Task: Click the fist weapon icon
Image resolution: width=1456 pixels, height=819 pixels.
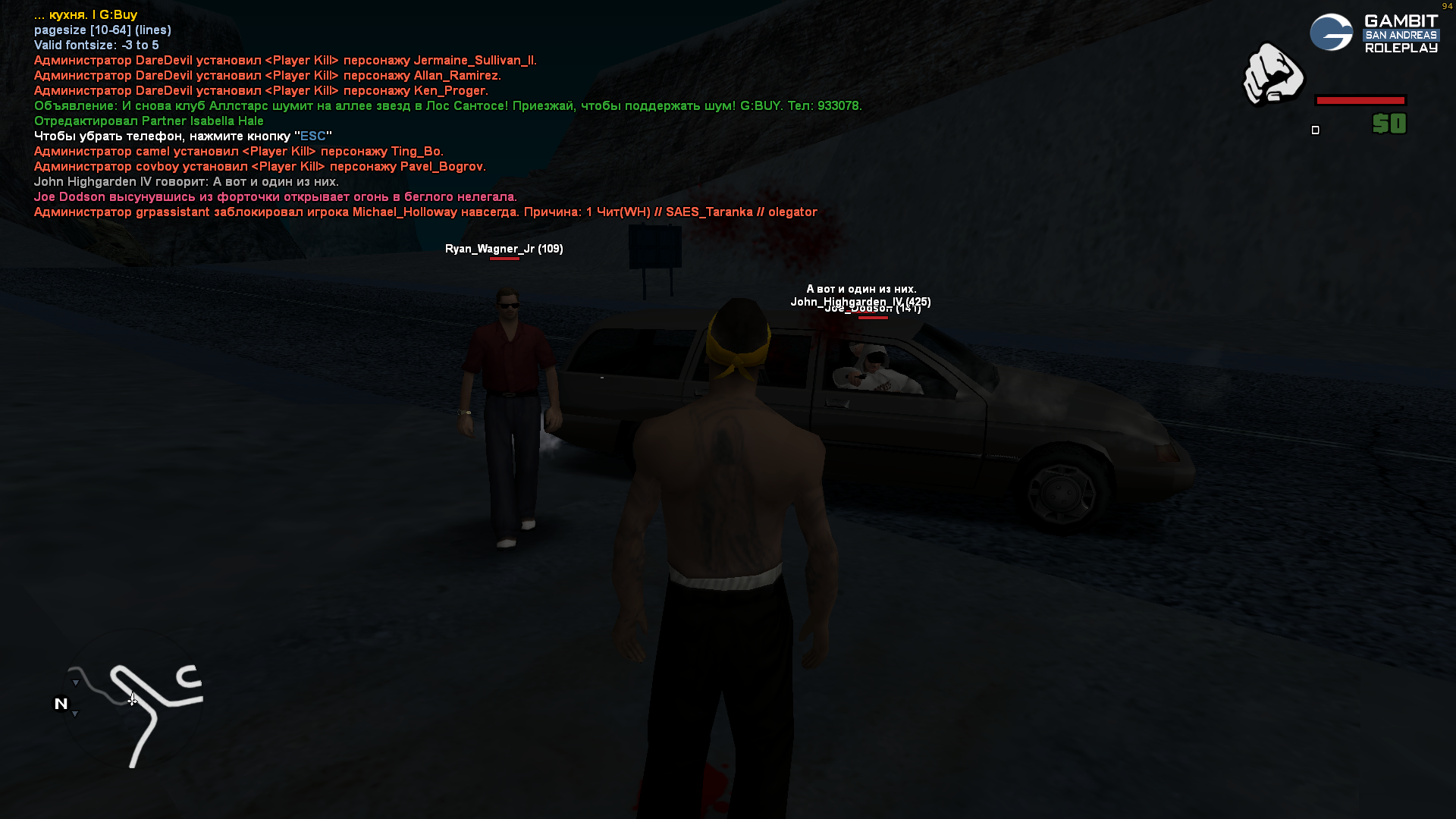Action: click(x=1272, y=74)
